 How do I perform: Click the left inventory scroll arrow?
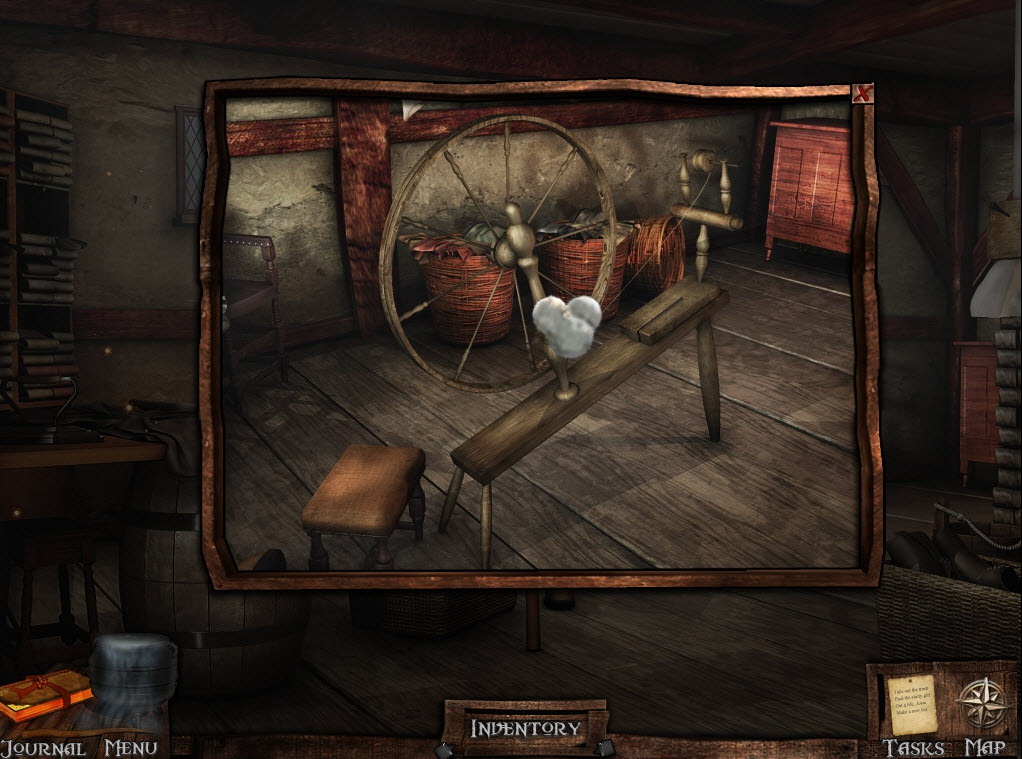443,748
